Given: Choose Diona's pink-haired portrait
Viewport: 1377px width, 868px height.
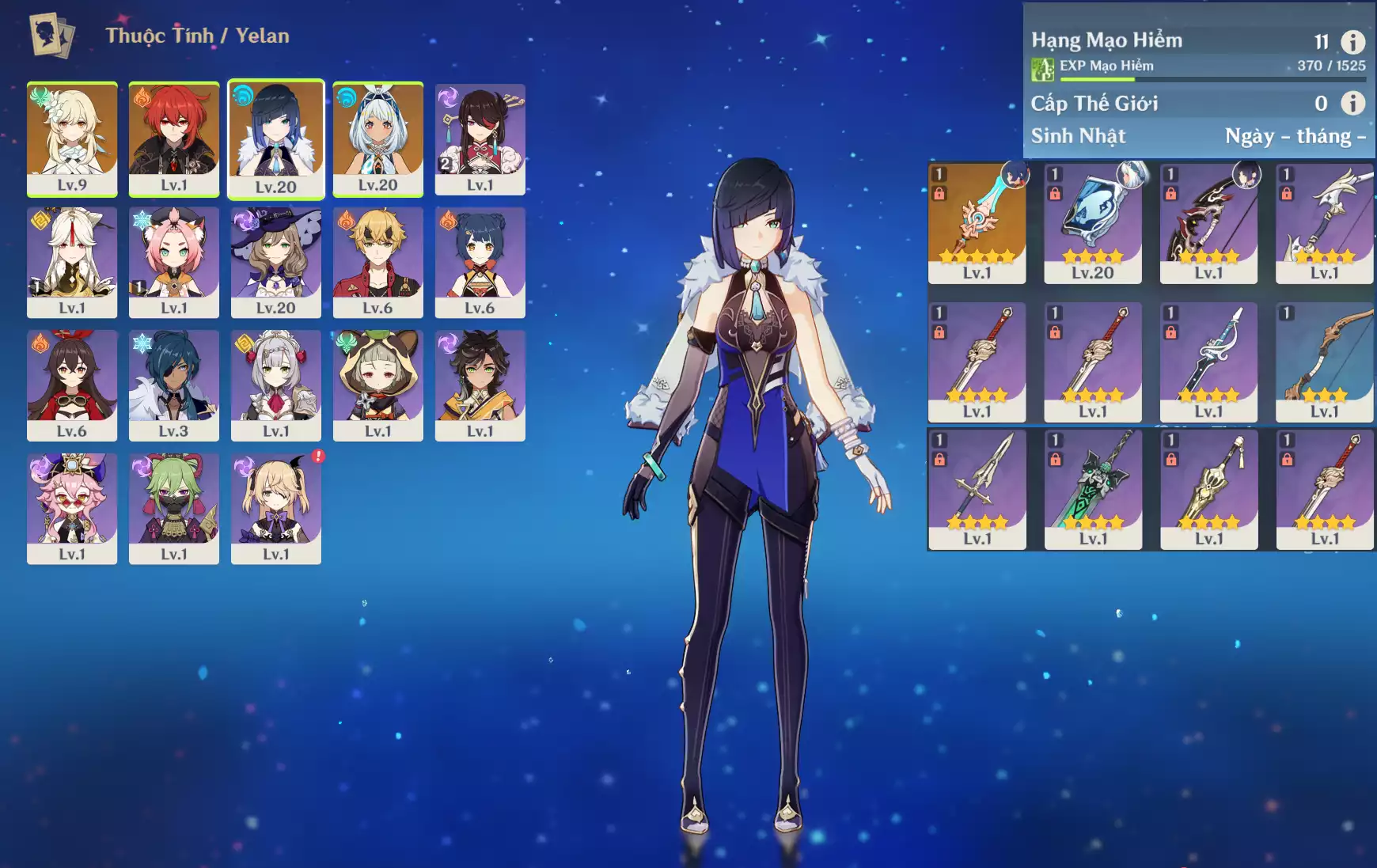Looking at the screenshot, I should [174, 262].
